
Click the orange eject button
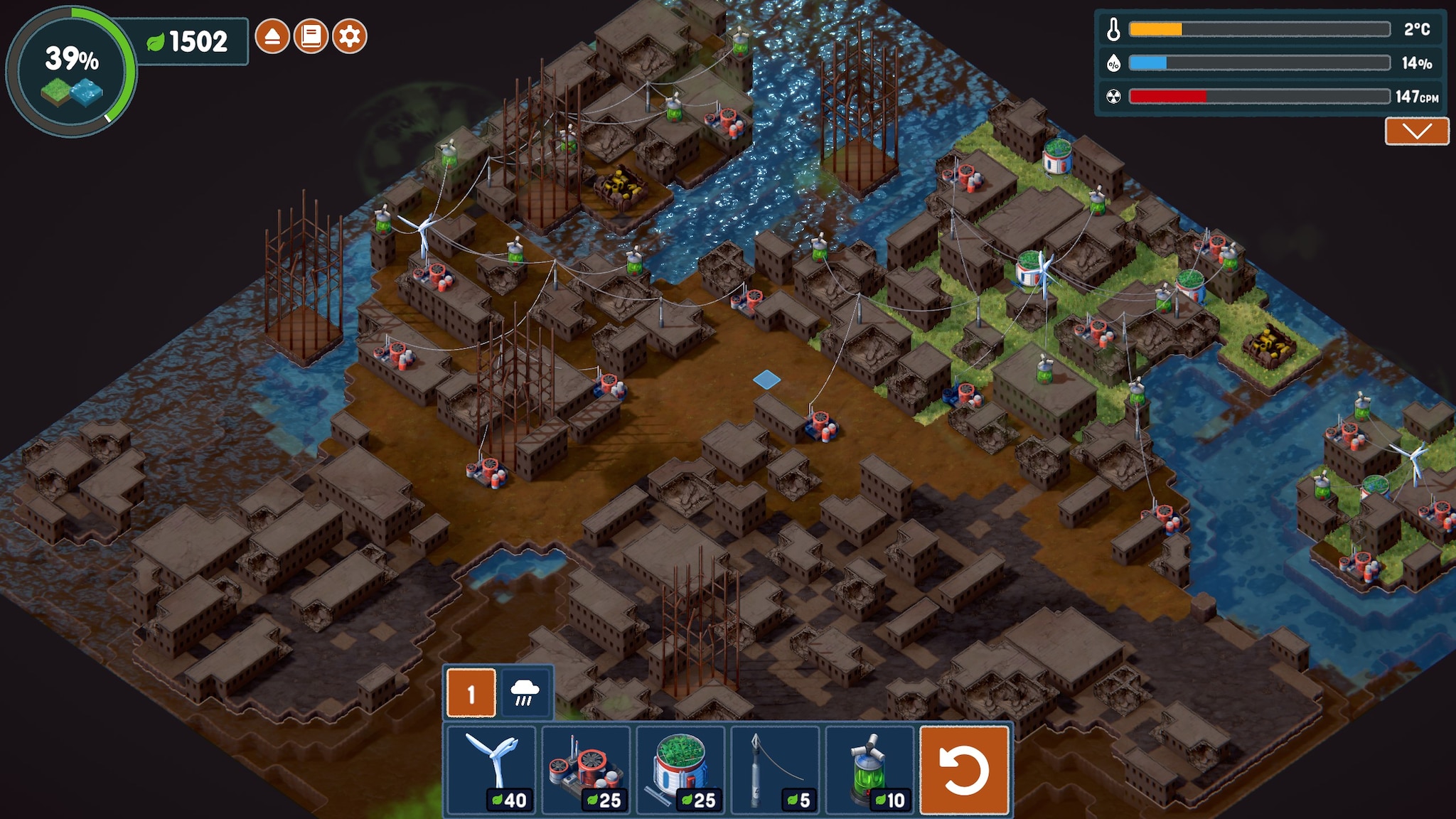[x=272, y=36]
